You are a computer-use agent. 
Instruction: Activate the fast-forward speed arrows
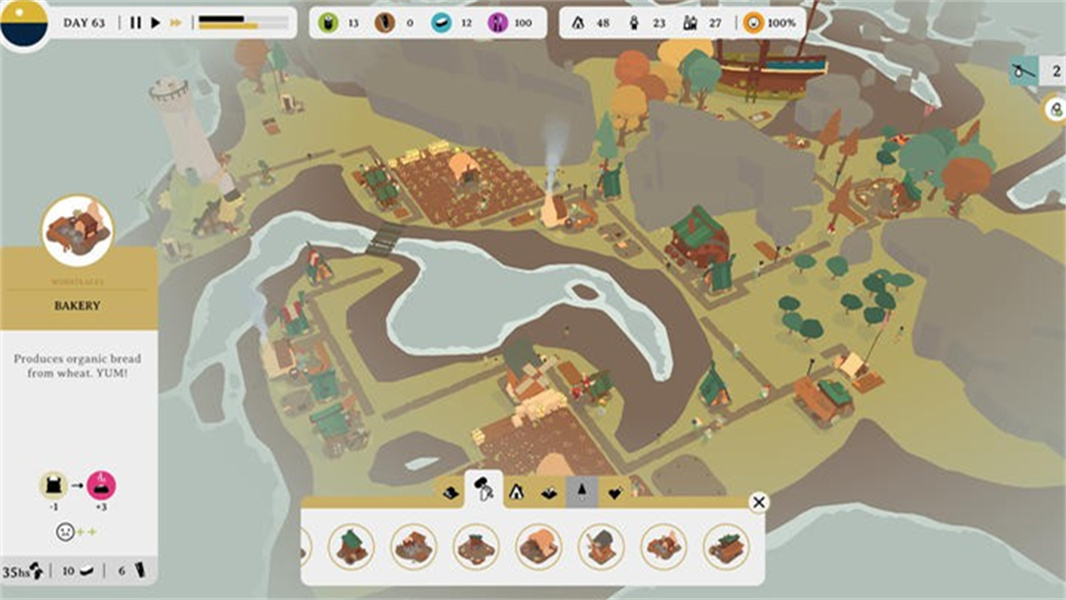tap(176, 22)
